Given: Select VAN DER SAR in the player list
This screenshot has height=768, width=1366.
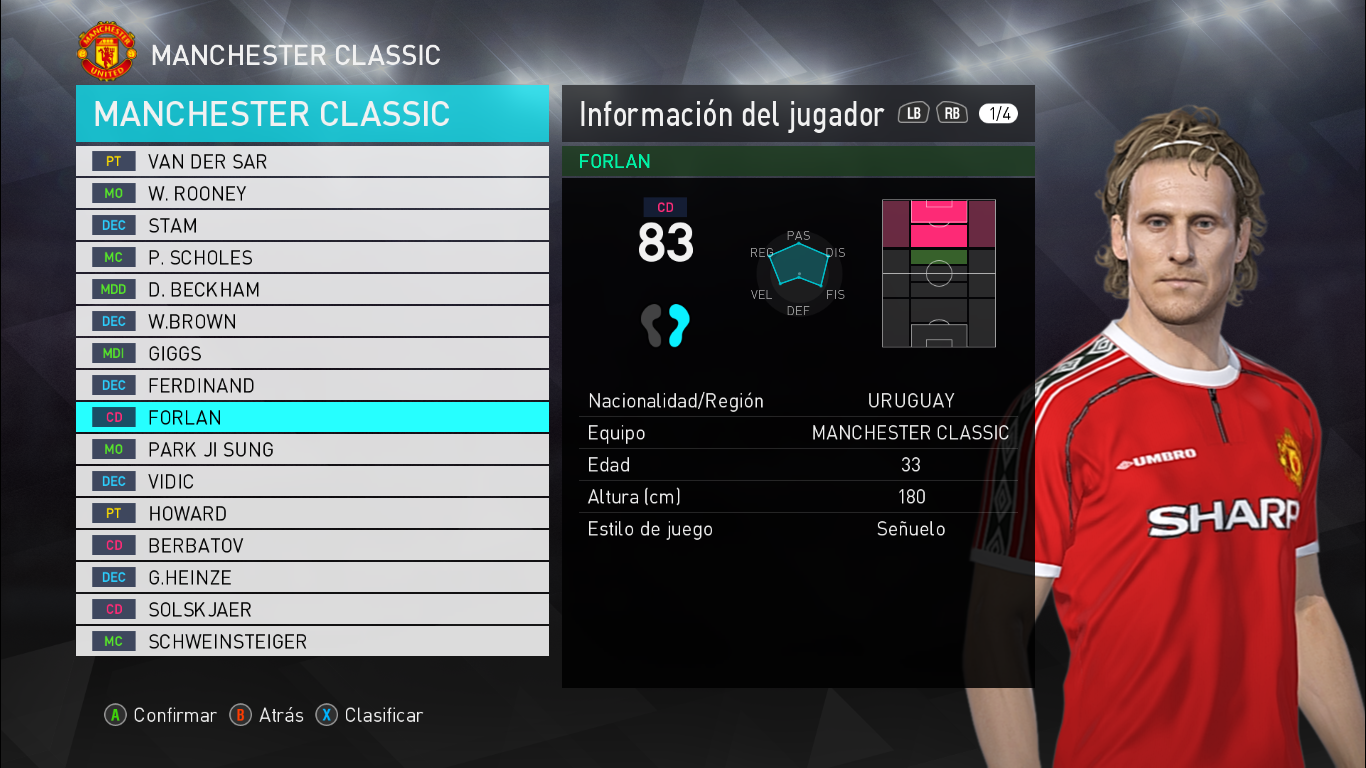Looking at the screenshot, I should (312, 161).
